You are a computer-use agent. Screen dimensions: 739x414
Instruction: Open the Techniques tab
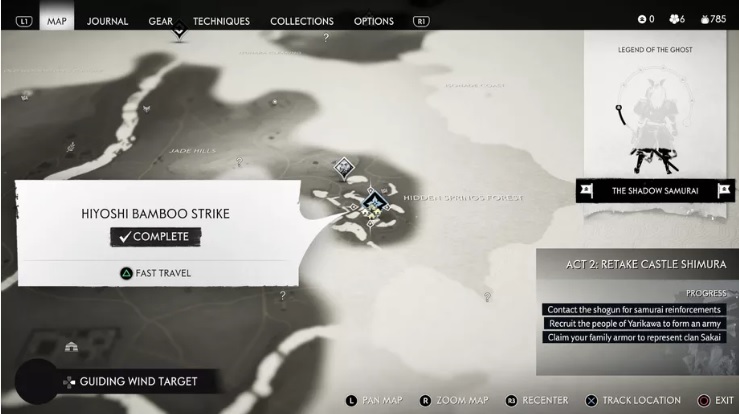pos(221,20)
